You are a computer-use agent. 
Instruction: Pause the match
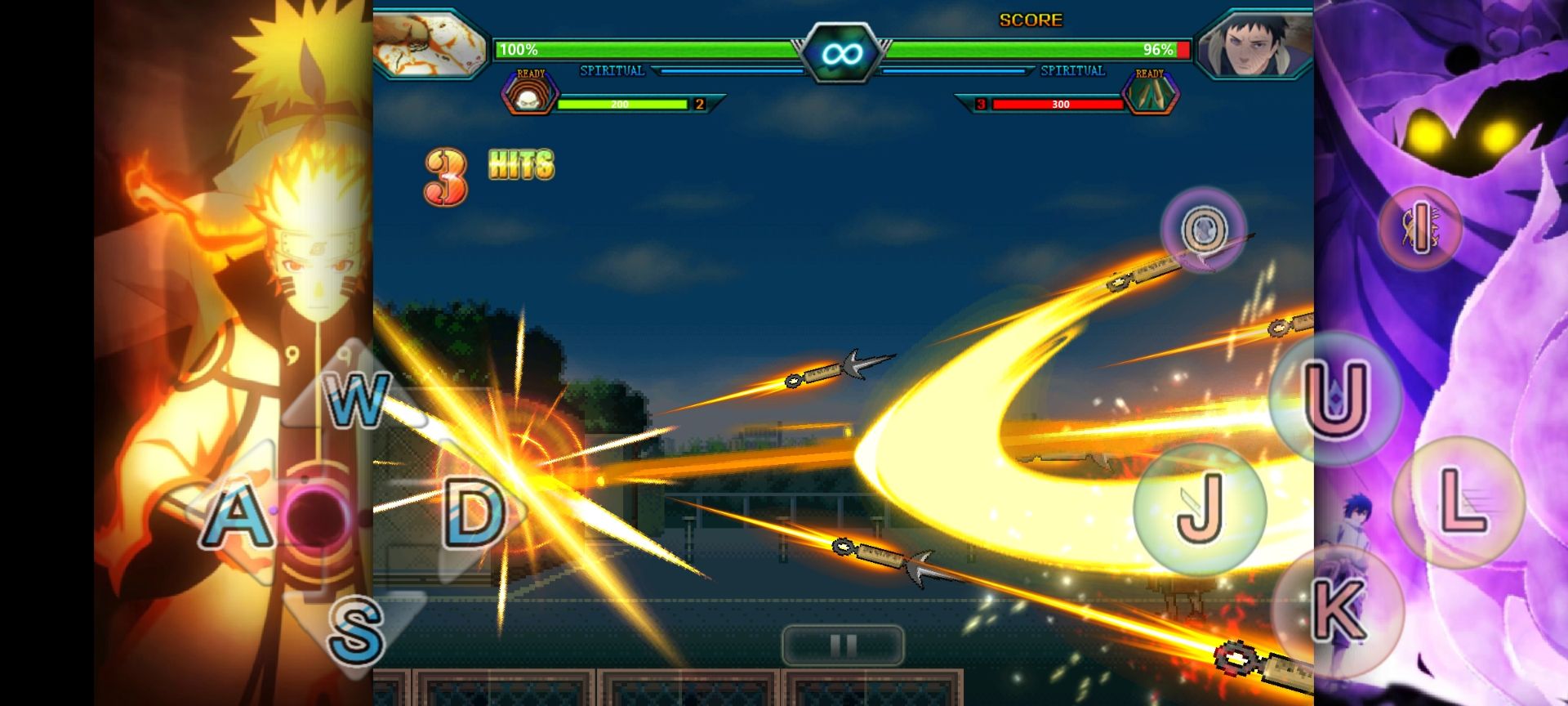click(x=843, y=646)
